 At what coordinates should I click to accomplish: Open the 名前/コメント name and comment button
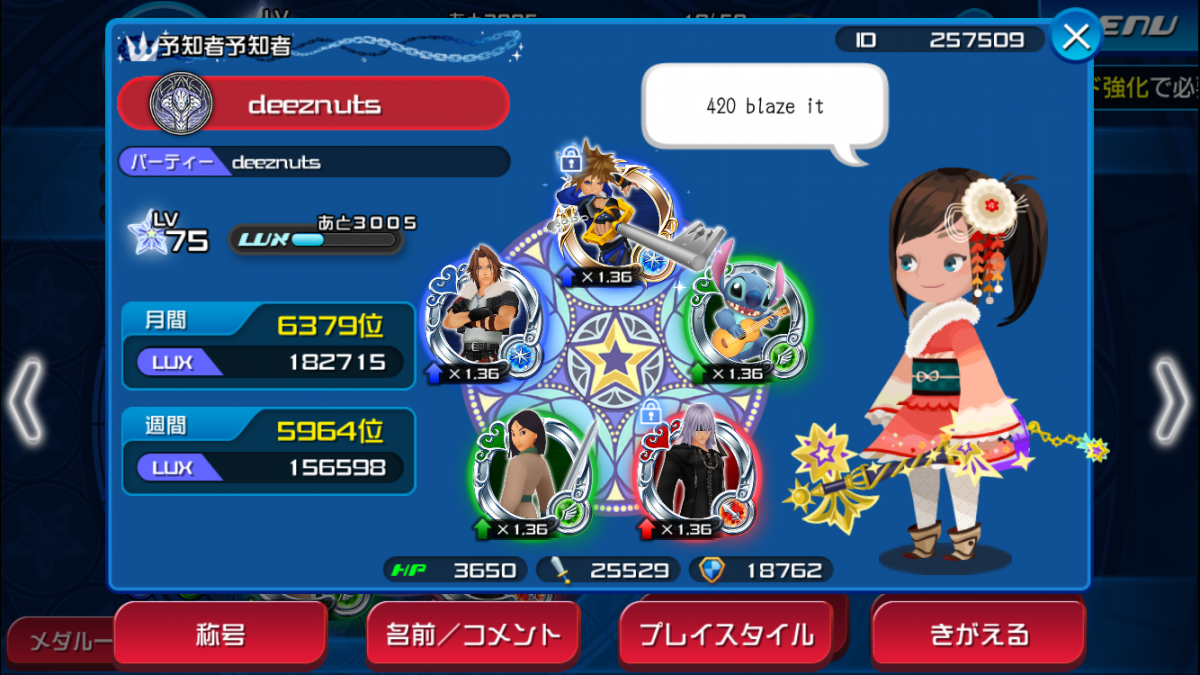[472, 634]
